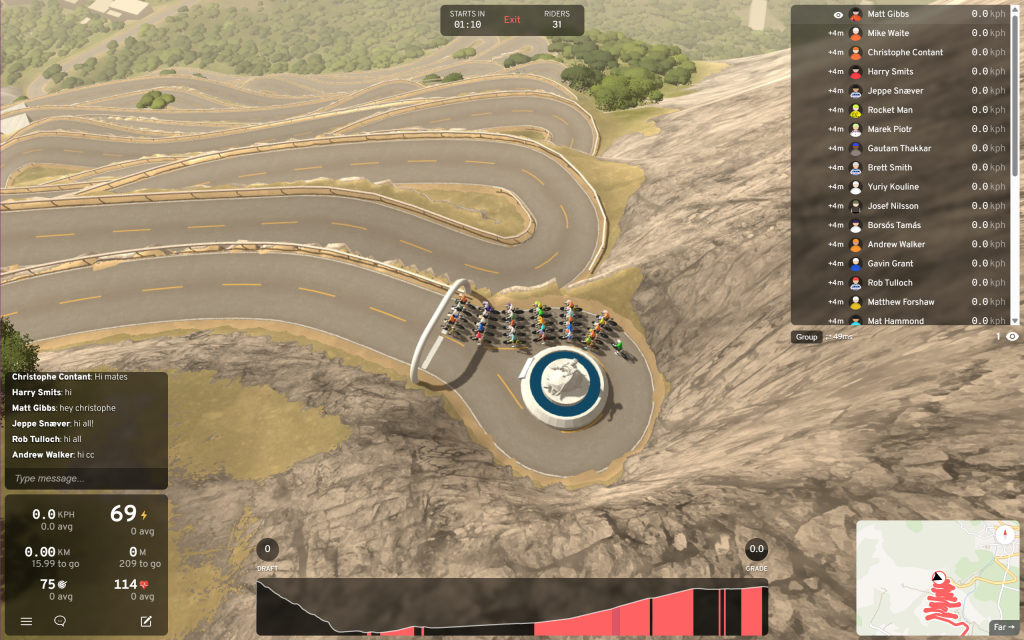
Task: Select Christophe Contant in rider list
Action: [905, 52]
